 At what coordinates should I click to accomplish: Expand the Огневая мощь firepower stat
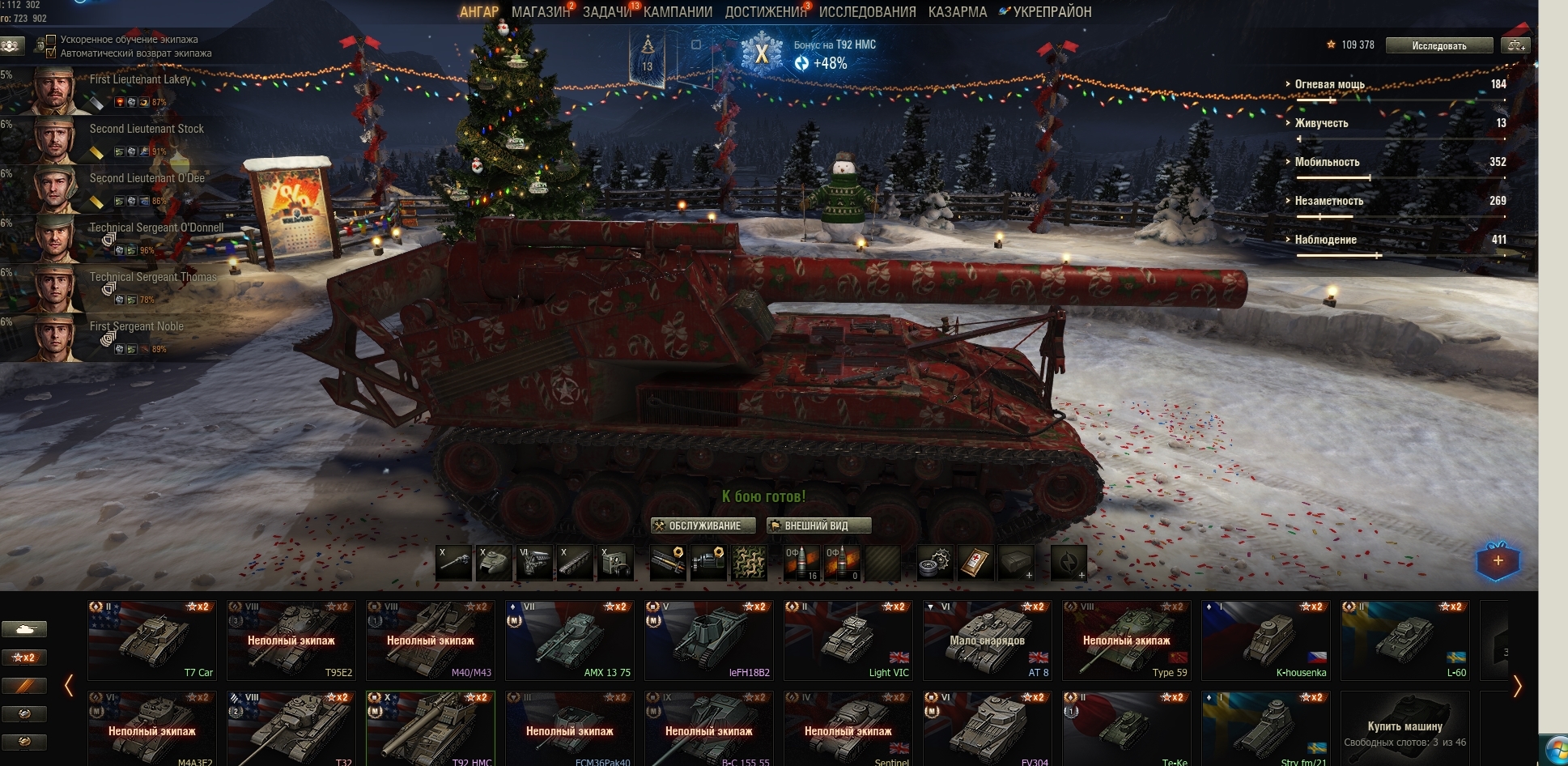pyautogui.click(x=1329, y=84)
